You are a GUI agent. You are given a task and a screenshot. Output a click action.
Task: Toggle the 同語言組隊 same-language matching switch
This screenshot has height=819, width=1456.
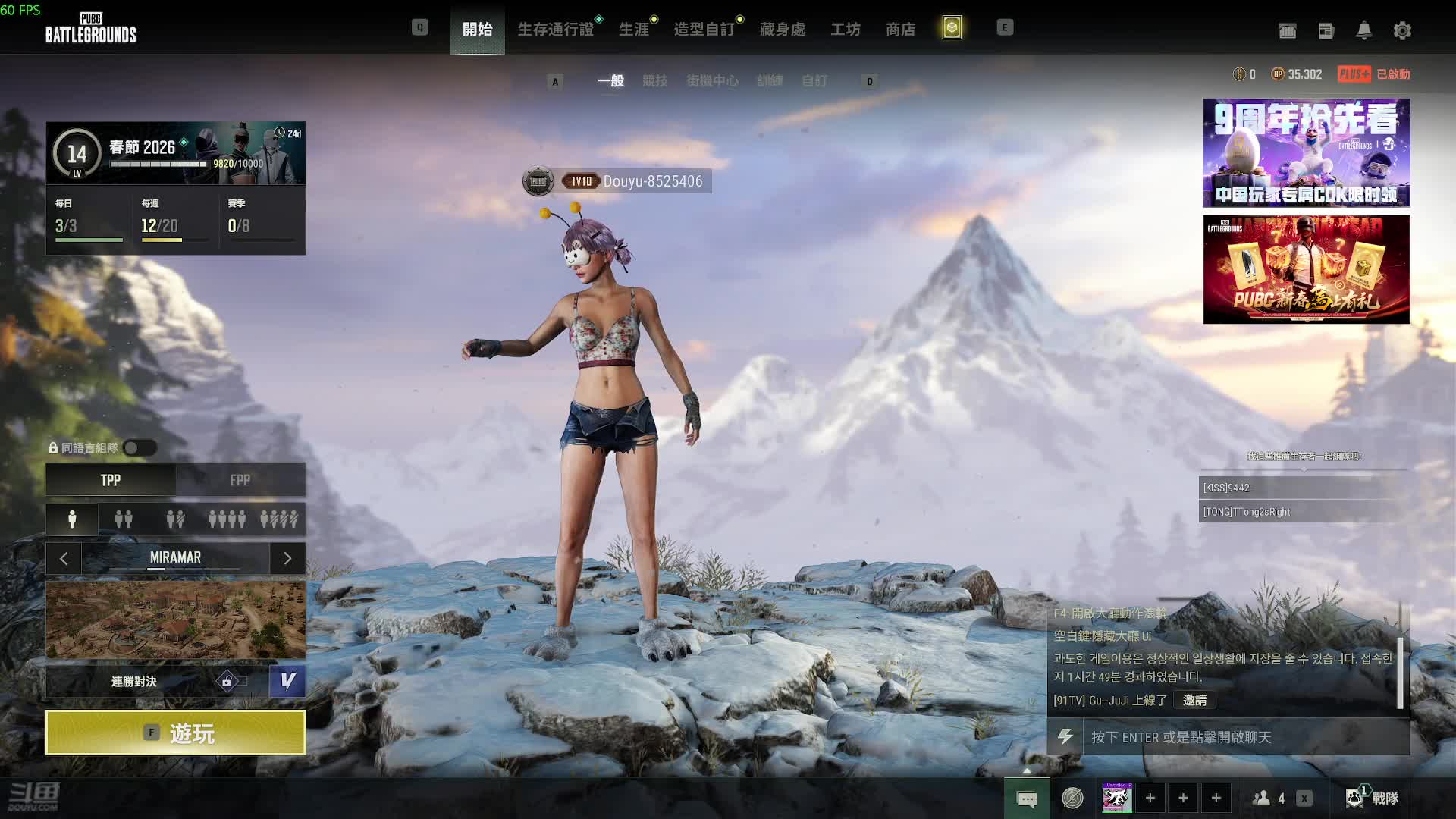point(140,448)
